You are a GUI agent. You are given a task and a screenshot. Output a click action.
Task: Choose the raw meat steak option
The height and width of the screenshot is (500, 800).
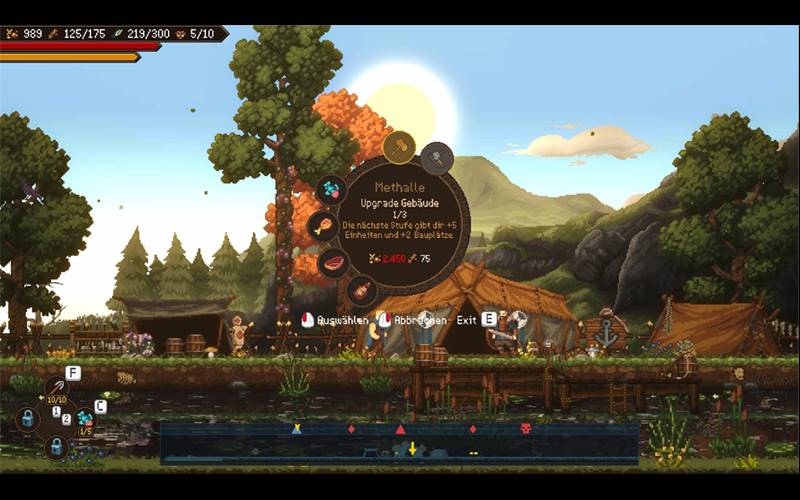(x=333, y=263)
